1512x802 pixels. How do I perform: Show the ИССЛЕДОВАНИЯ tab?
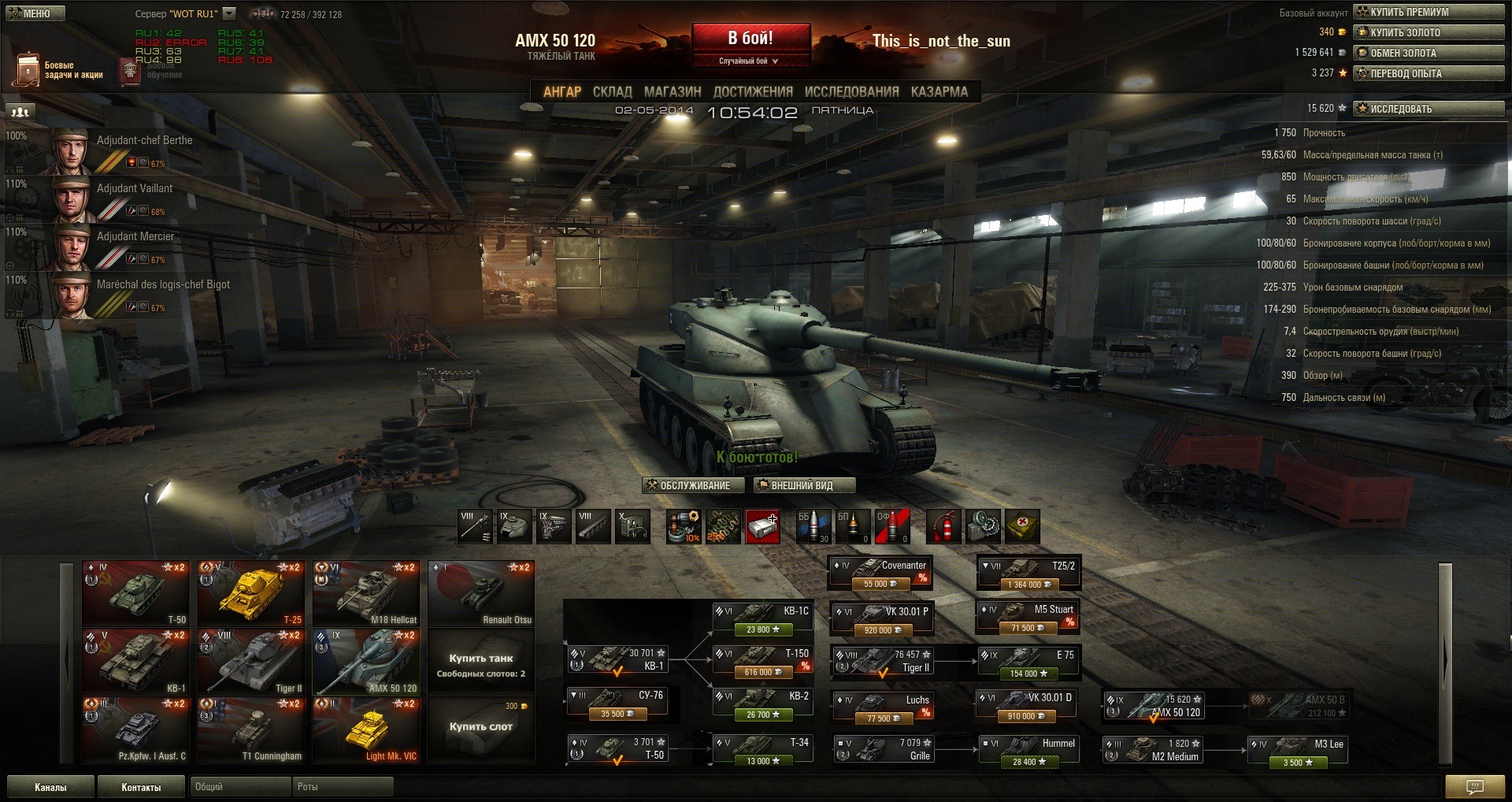click(x=851, y=92)
